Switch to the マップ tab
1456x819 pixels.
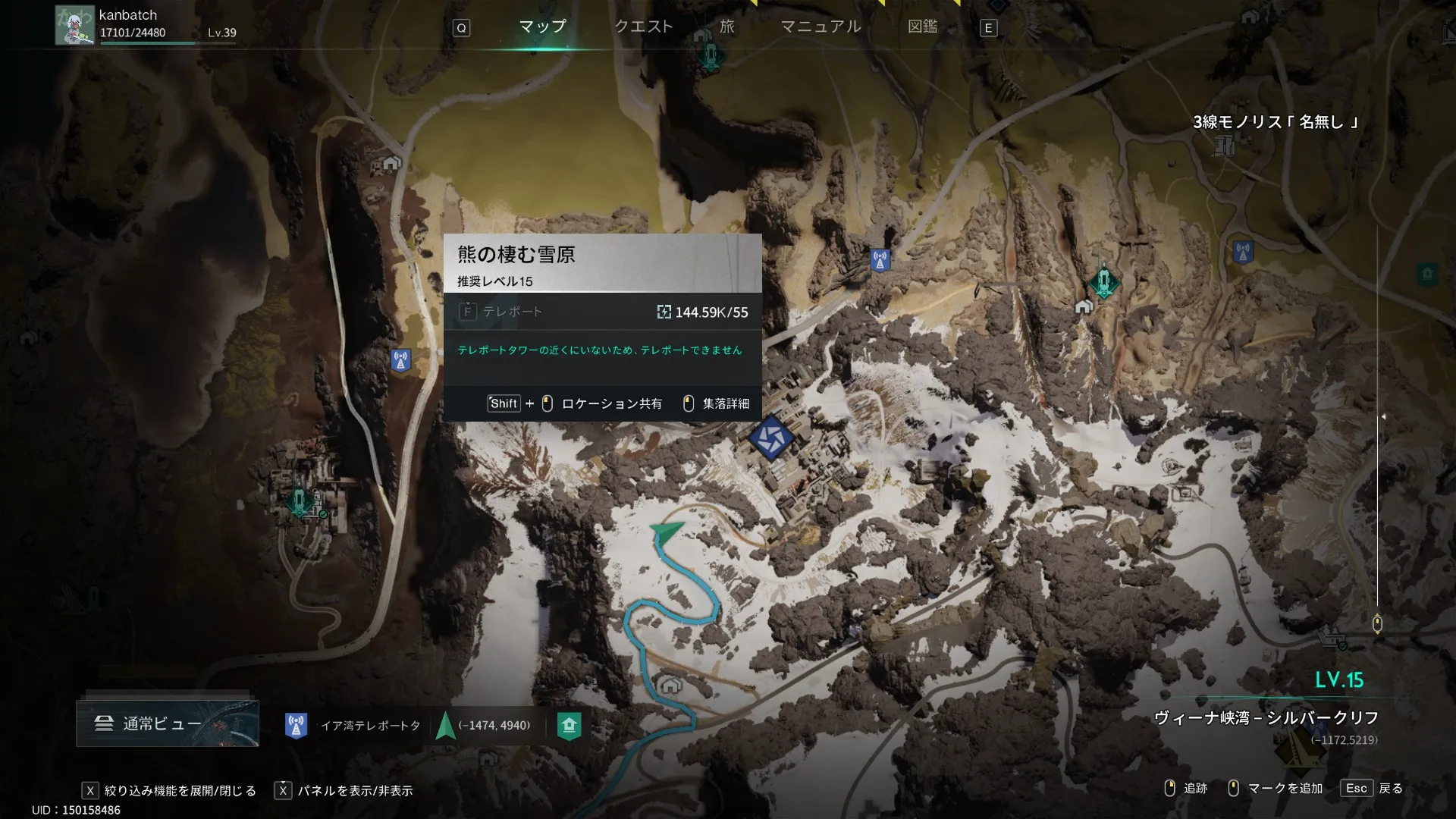coord(542,27)
